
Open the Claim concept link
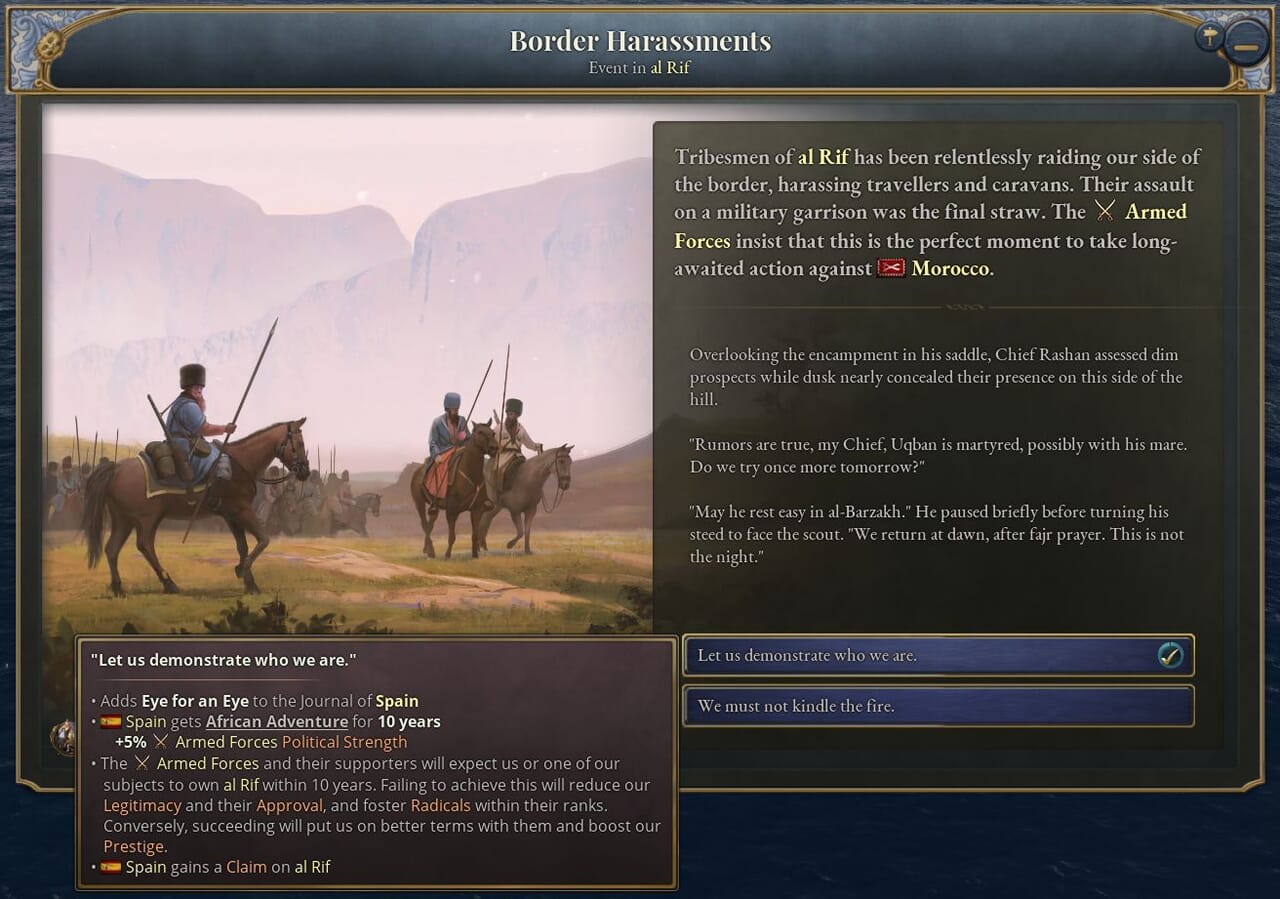pyautogui.click(x=246, y=867)
